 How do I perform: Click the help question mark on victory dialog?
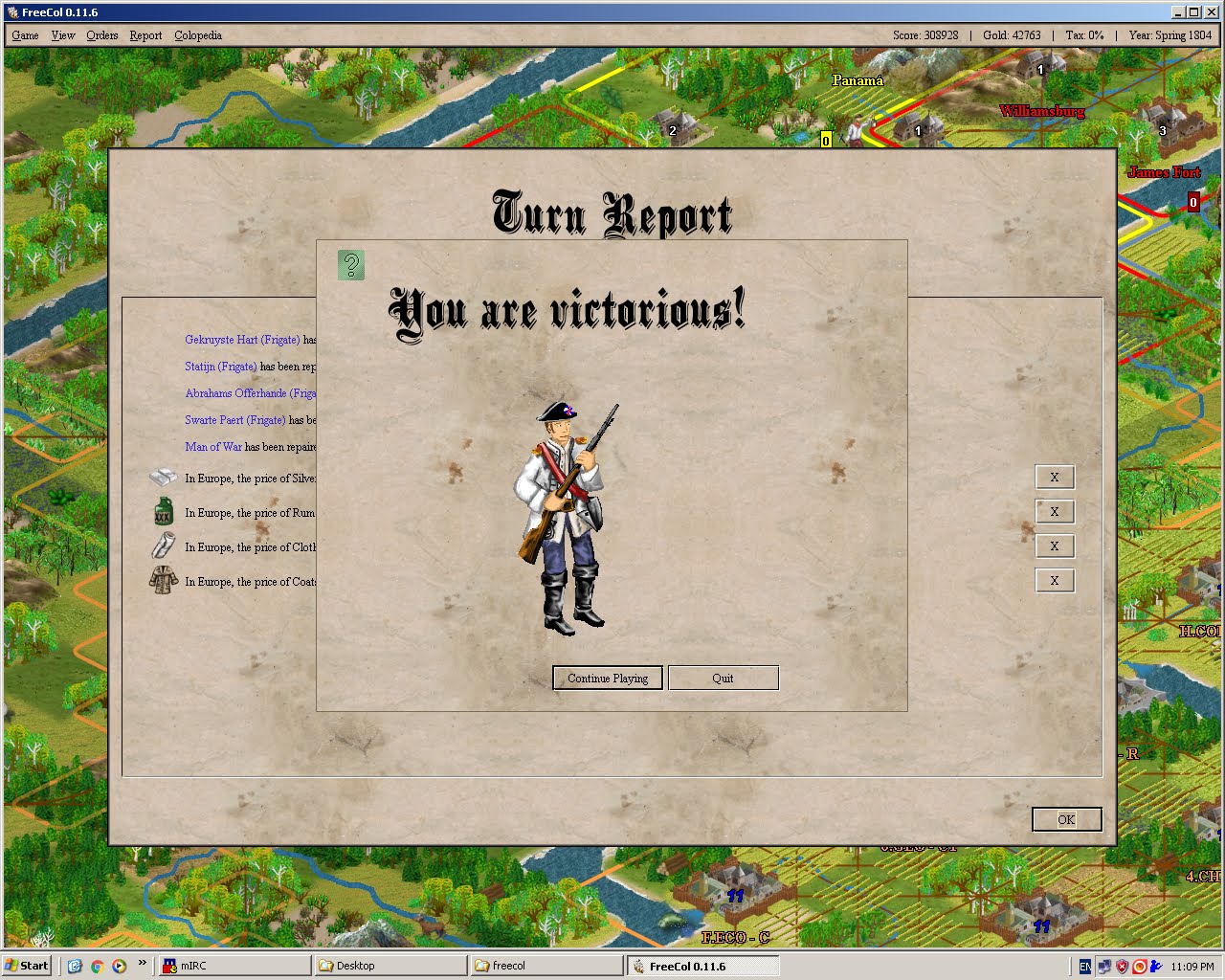[350, 264]
